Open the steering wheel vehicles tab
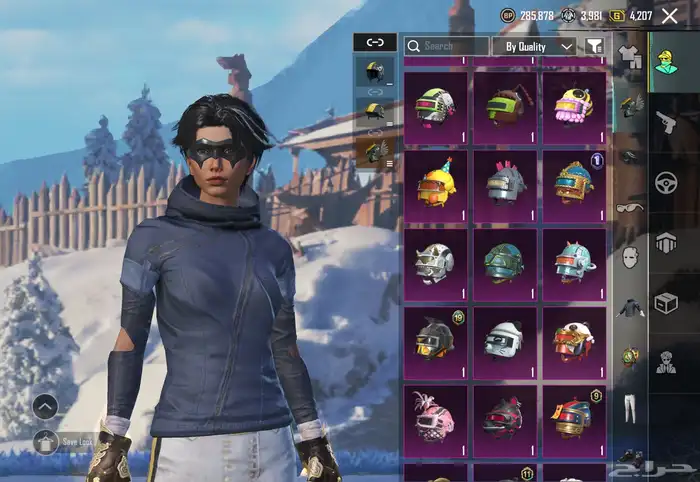Image resolution: width=700 pixels, height=482 pixels. point(665,182)
